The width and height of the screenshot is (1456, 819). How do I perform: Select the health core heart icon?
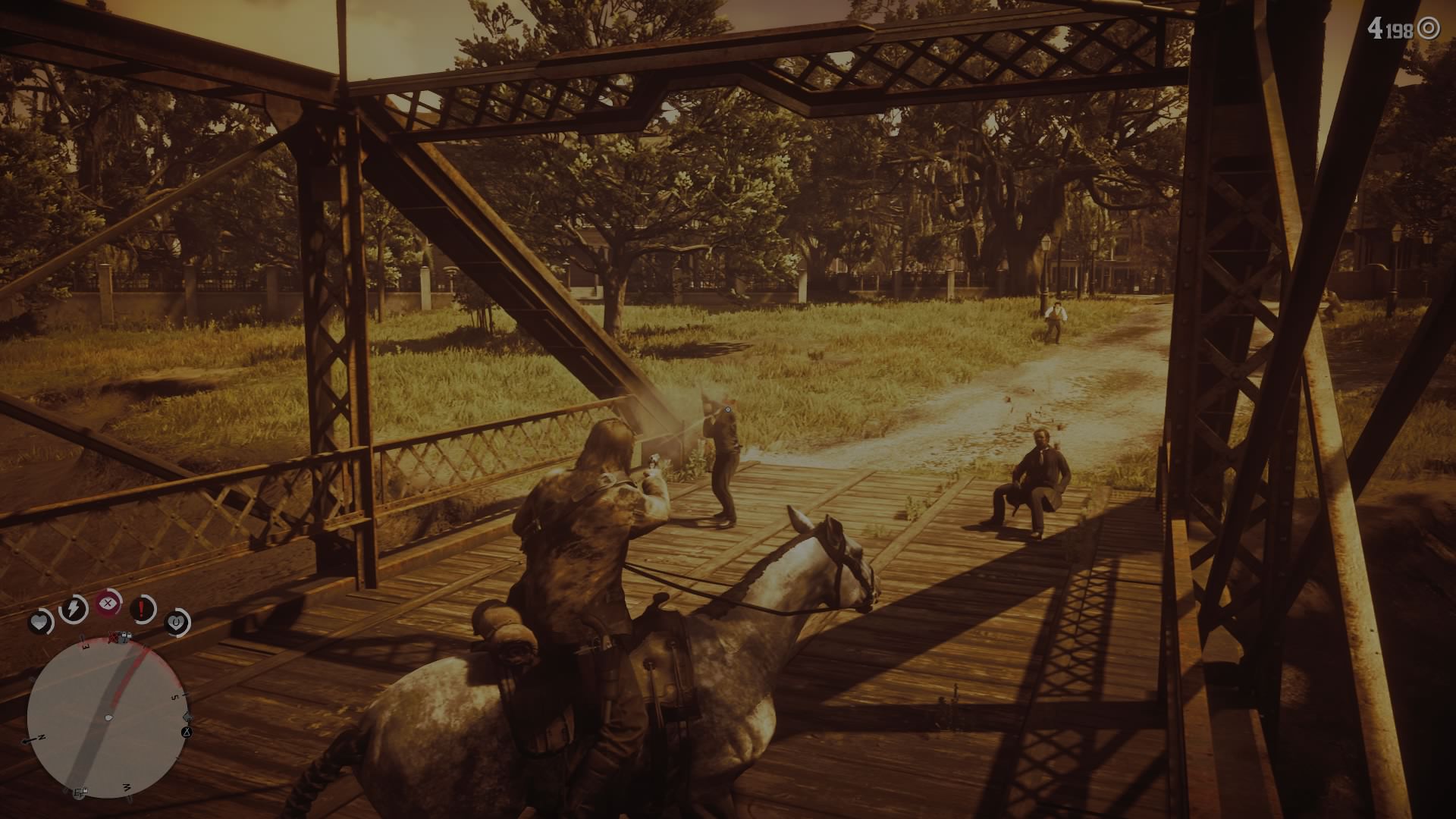(40, 619)
